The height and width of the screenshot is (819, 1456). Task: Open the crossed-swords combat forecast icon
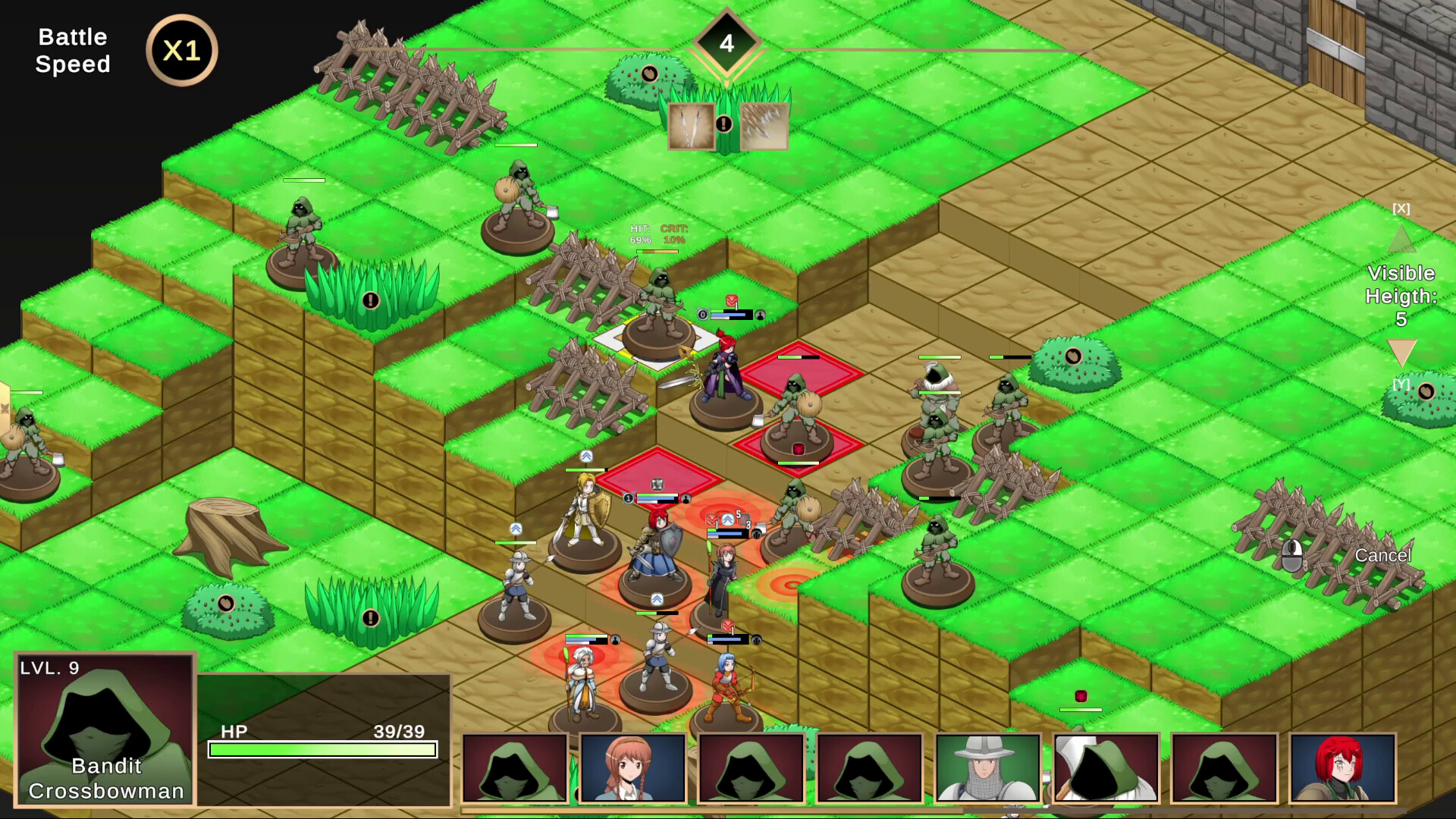(x=691, y=127)
